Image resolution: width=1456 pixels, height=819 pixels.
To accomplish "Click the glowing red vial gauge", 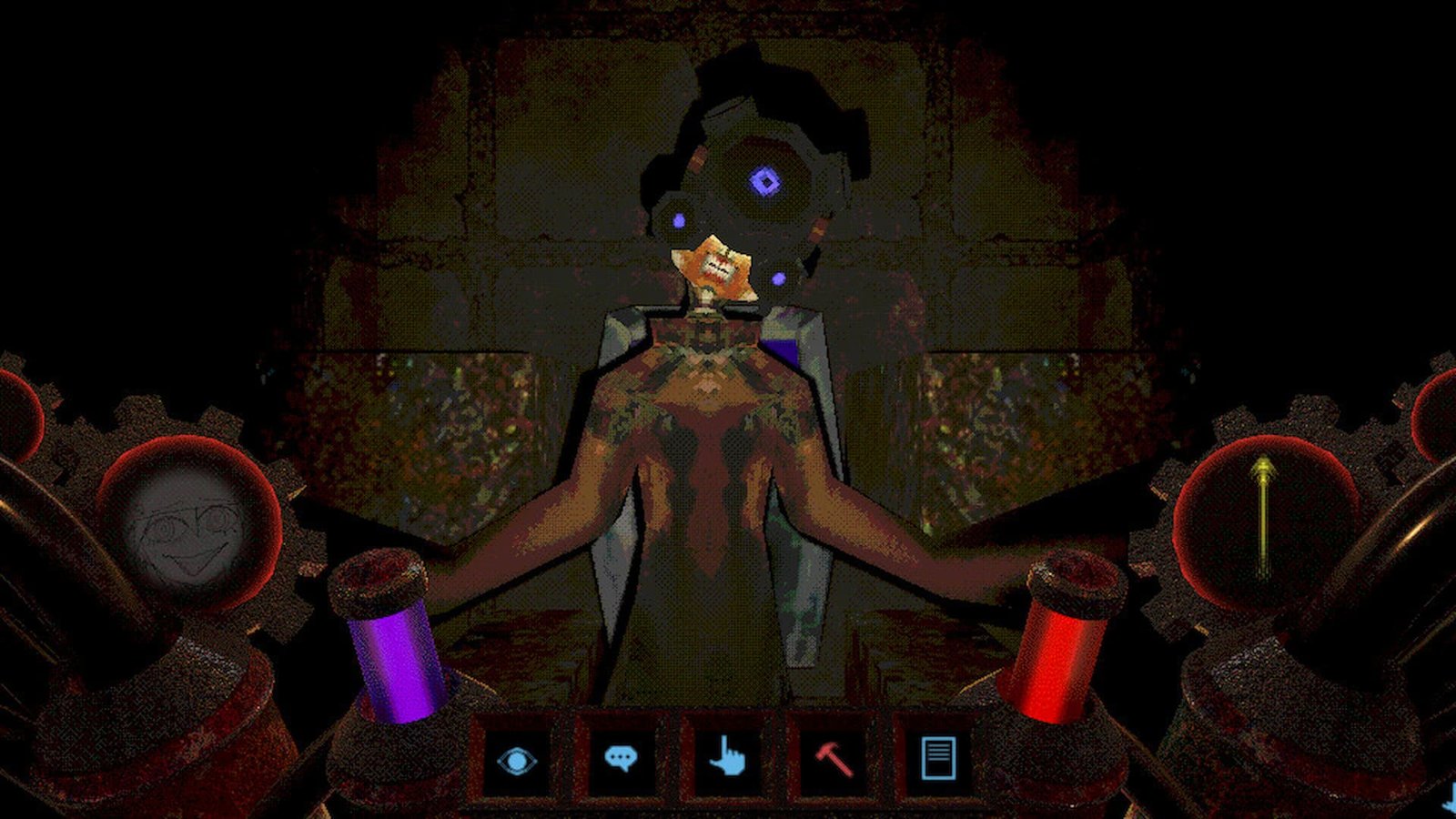I will coord(1067,655).
